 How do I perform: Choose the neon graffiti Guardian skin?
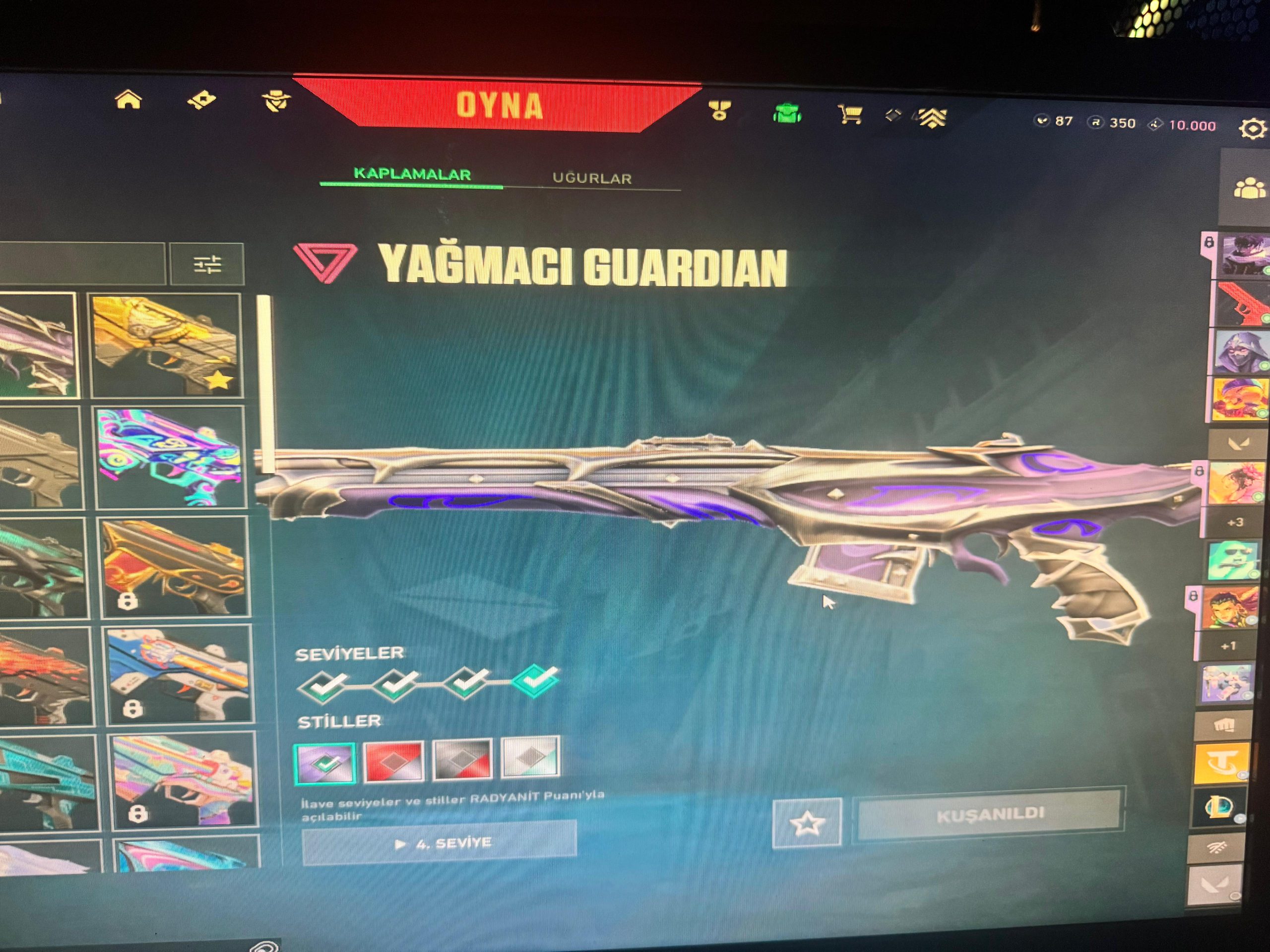coord(171,457)
